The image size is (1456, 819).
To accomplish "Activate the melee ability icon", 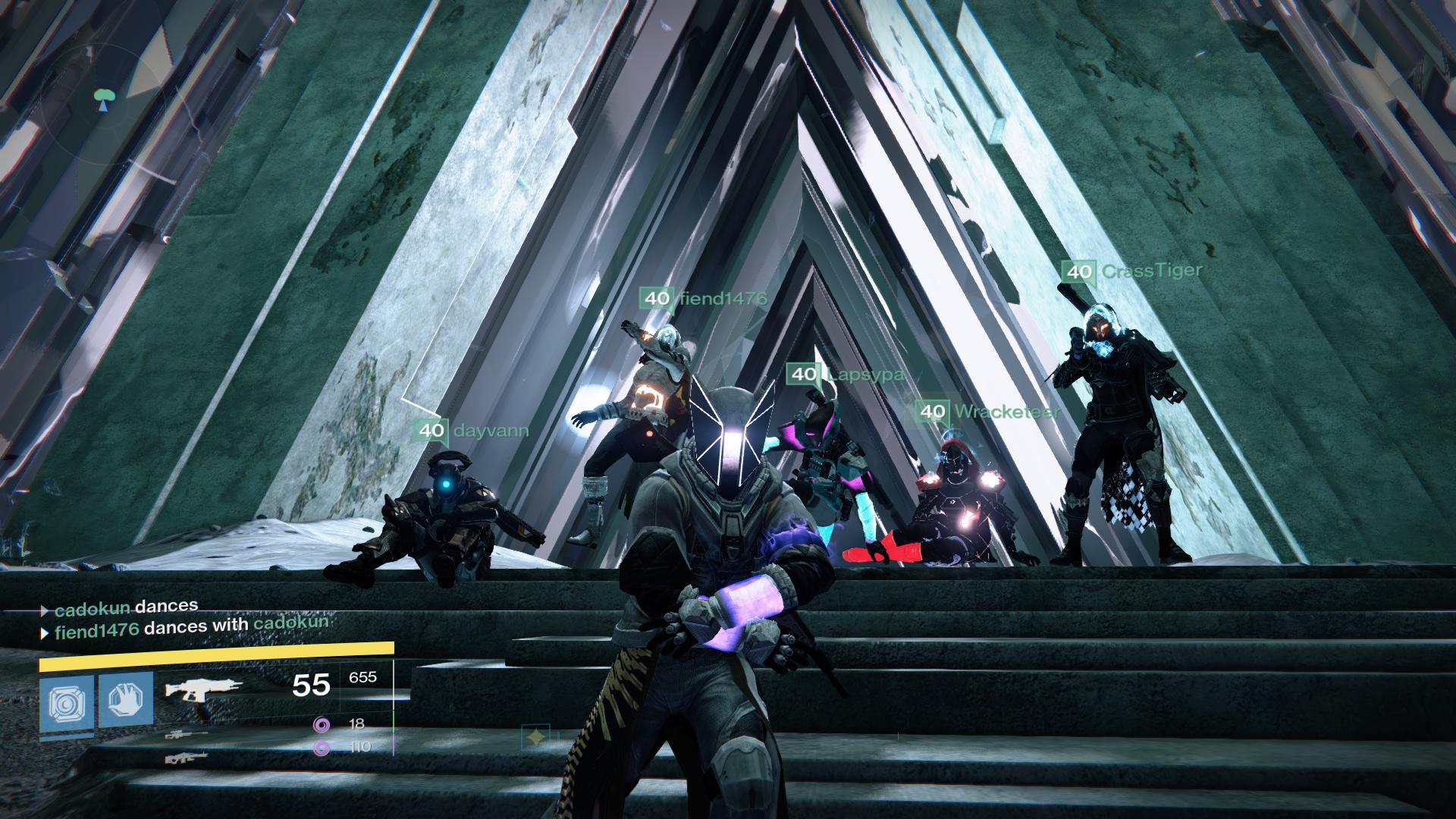I will [126, 699].
